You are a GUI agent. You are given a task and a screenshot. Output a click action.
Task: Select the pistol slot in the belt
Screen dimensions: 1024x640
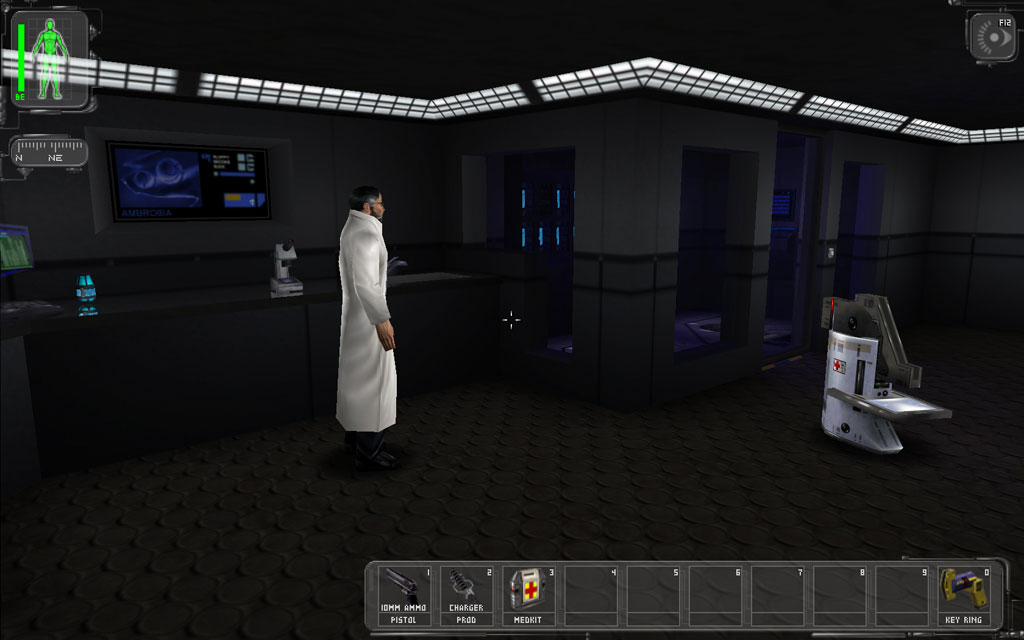(405, 595)
